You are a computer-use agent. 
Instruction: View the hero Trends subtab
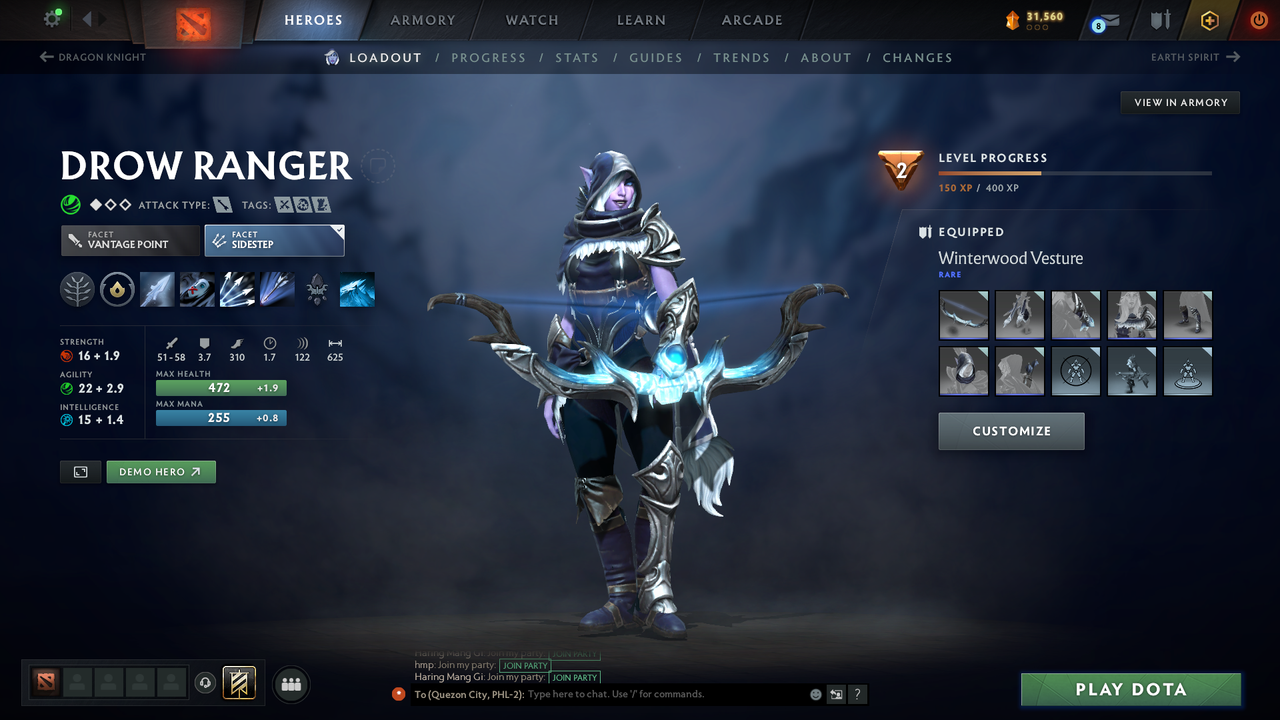[x=741, y=58]
